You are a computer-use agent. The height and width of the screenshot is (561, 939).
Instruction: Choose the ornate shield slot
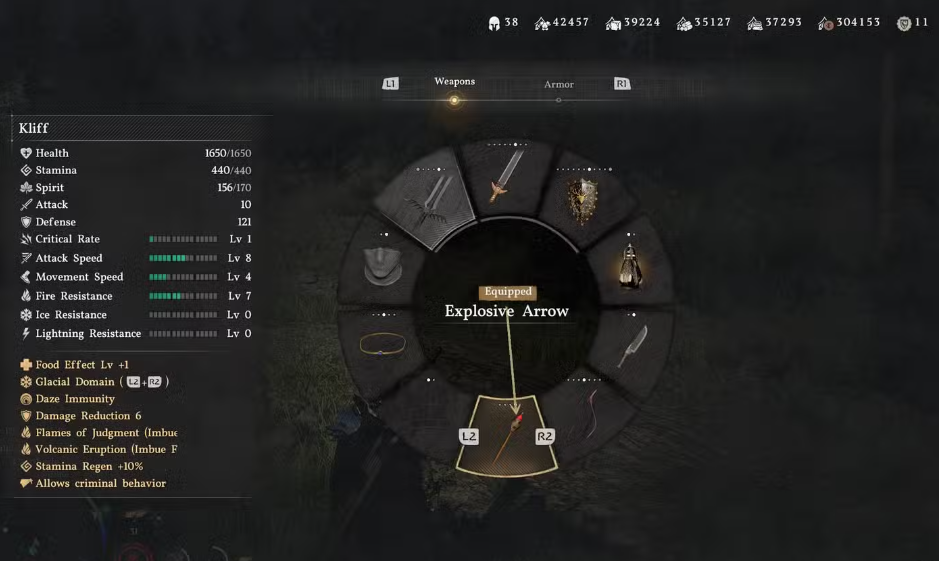585,201
